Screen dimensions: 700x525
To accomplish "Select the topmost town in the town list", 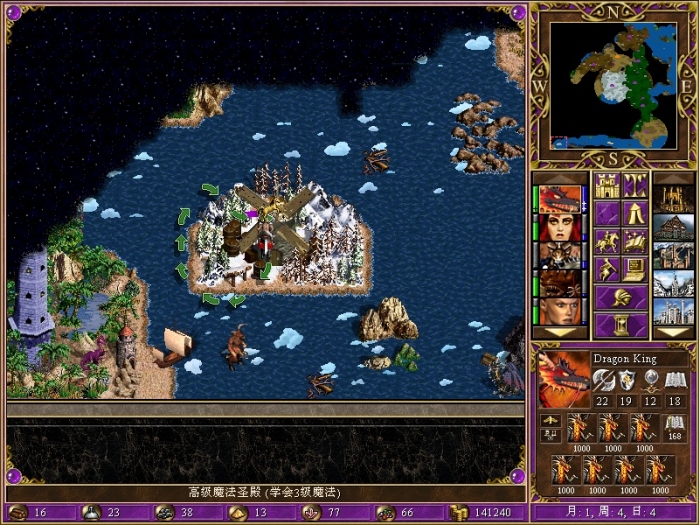I will coord(673,200).
